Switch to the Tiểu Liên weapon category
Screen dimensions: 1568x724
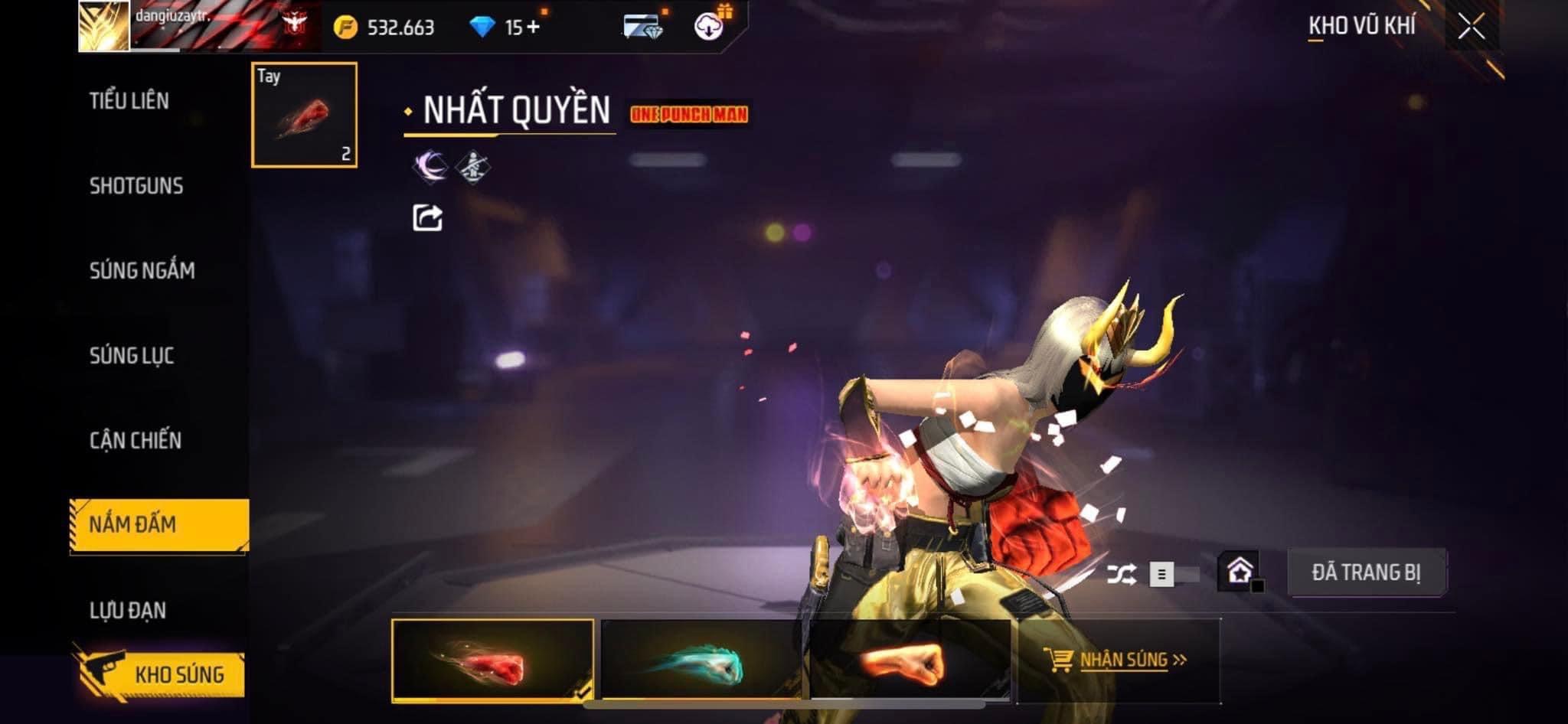[x=129, y=100]
